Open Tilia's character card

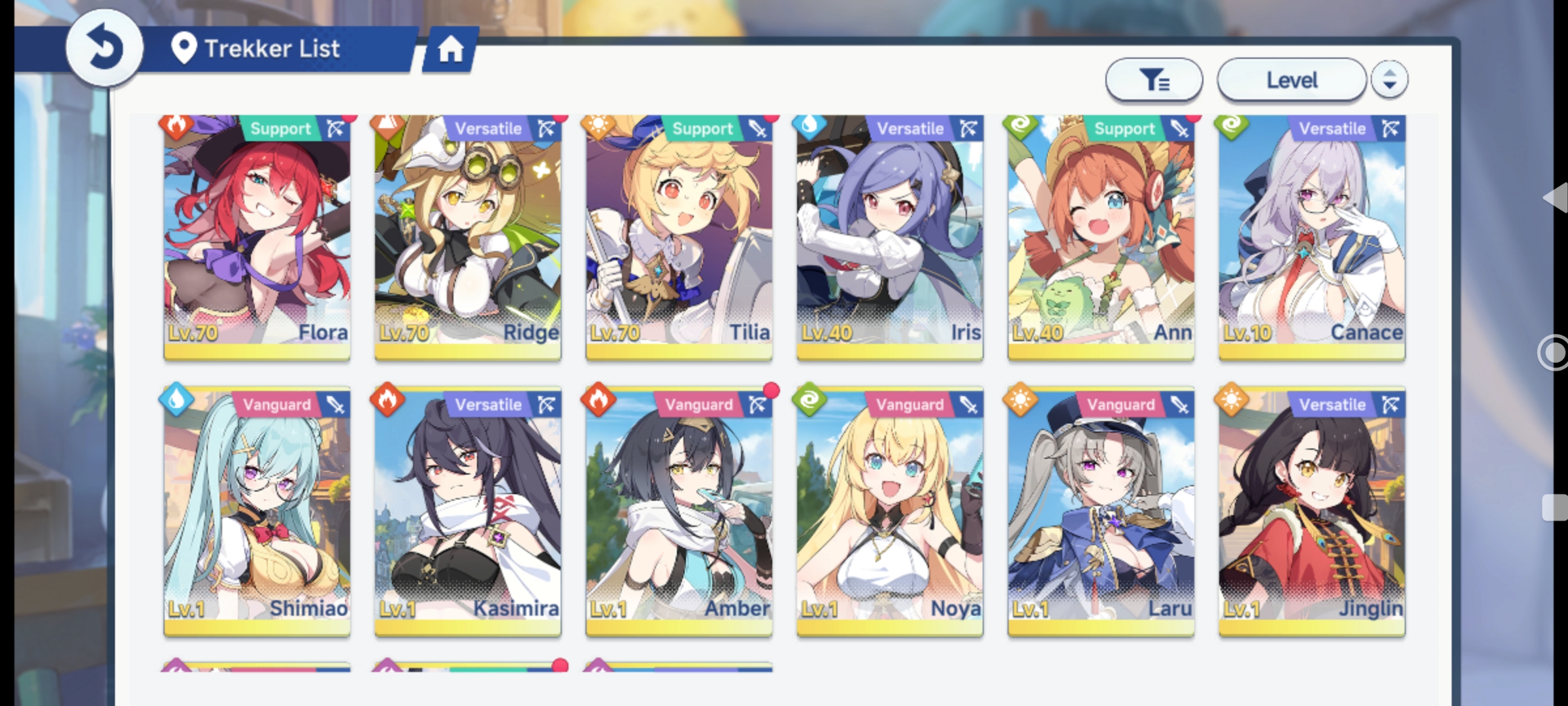click(x=679, y=237)
